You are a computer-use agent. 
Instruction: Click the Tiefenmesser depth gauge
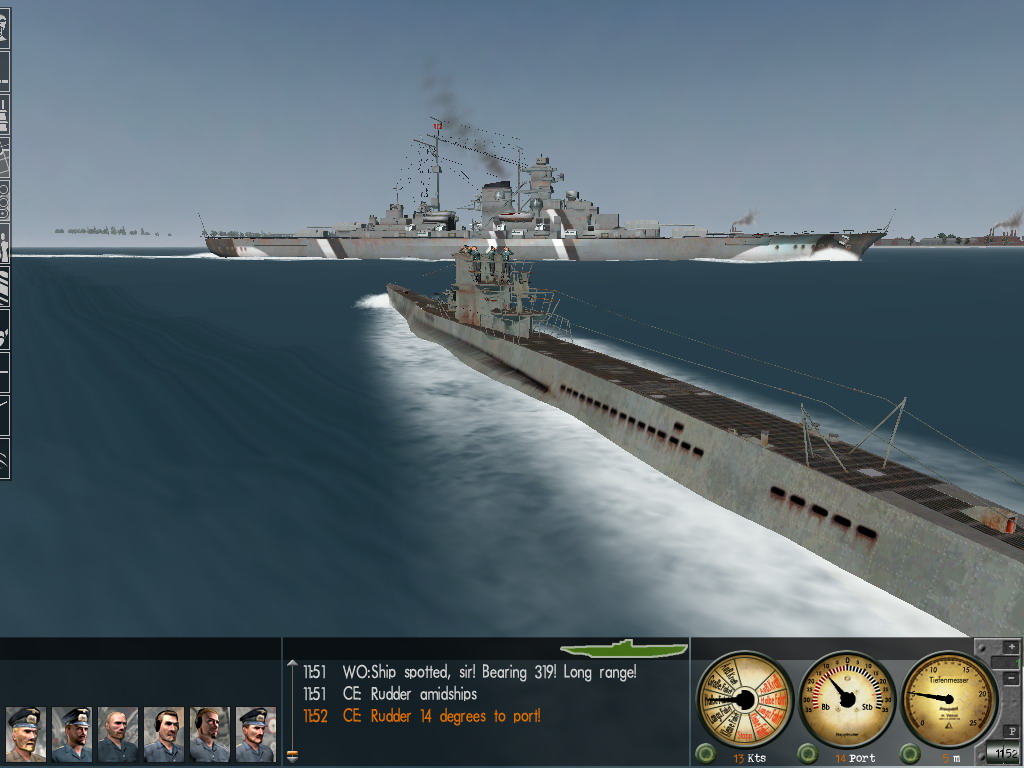pyautogui.click(x=949, y=699)
